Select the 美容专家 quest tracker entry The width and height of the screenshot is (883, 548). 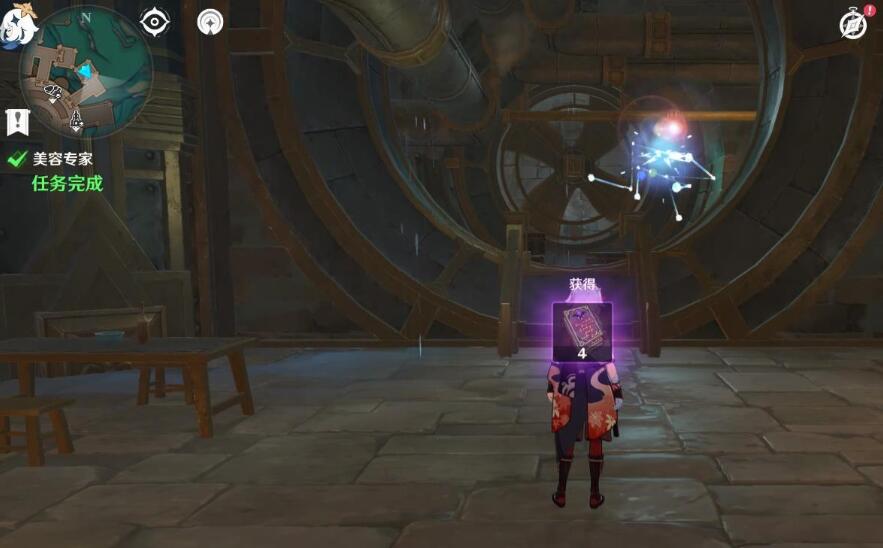(x=62, y=158)
